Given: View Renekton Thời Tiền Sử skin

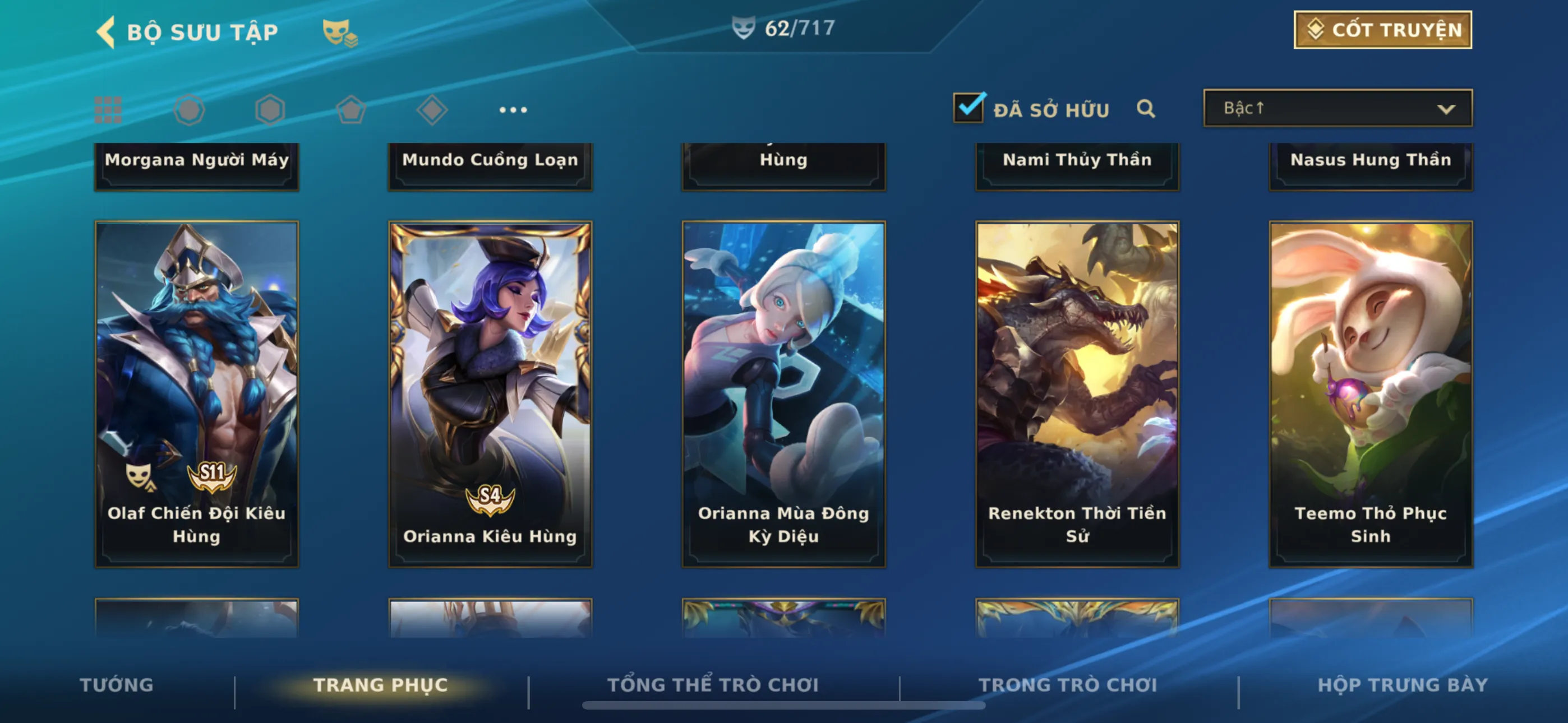Looking at the screenshot, I should coord(1077,393).
